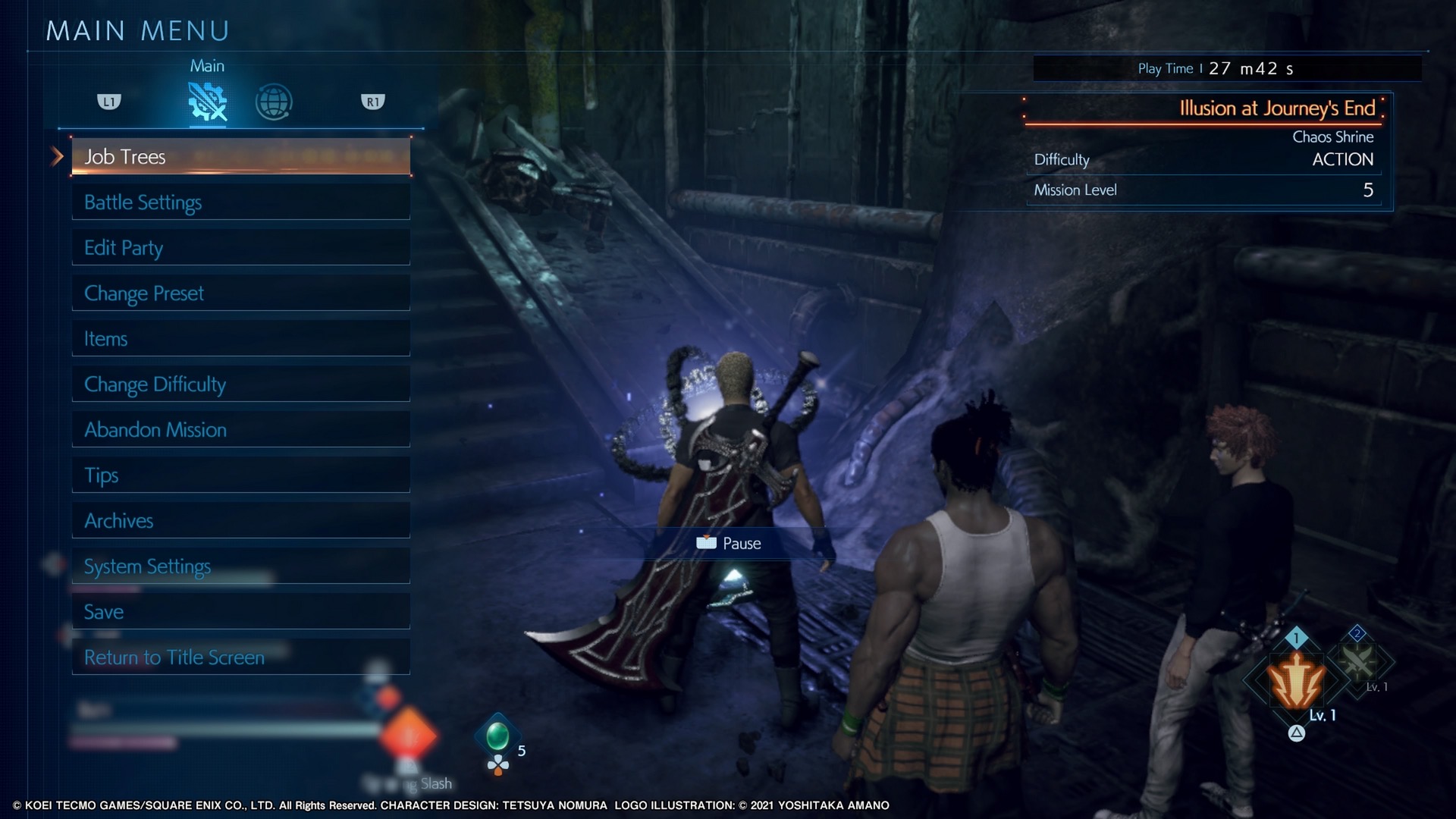Click the Save option
The height and width of the screenshot is (819, 1456).
pos(240,612)
